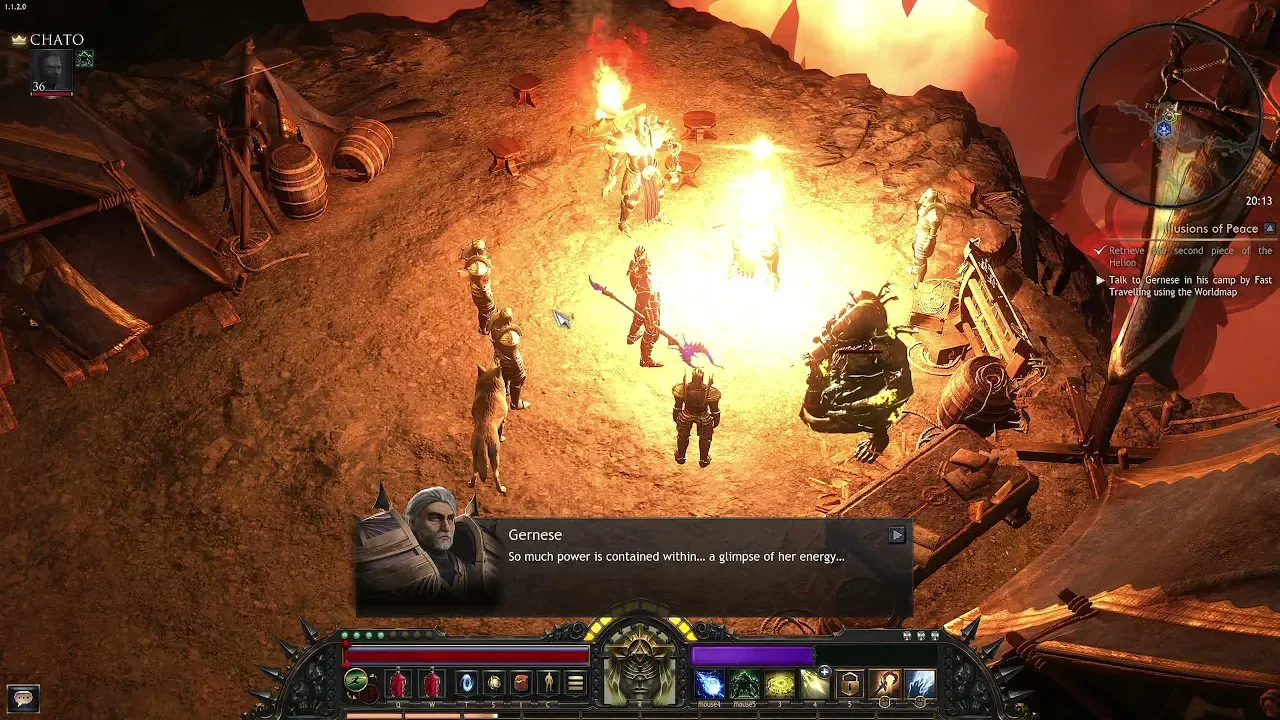Click the green buff icon beside Chato's portrait

85,59
